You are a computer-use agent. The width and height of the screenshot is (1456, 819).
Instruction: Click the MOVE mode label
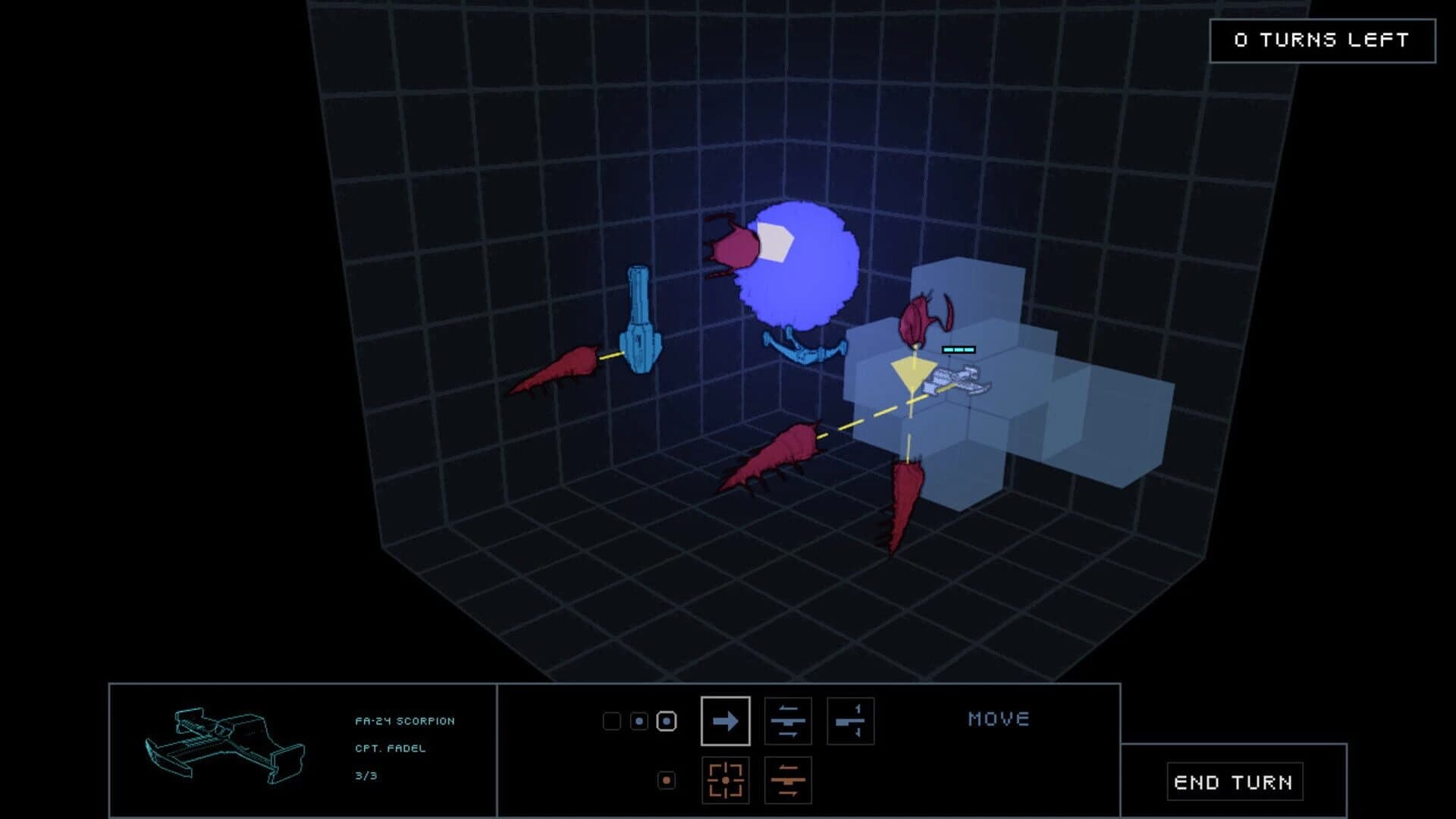pyautogui.click(x=999, y=719)
